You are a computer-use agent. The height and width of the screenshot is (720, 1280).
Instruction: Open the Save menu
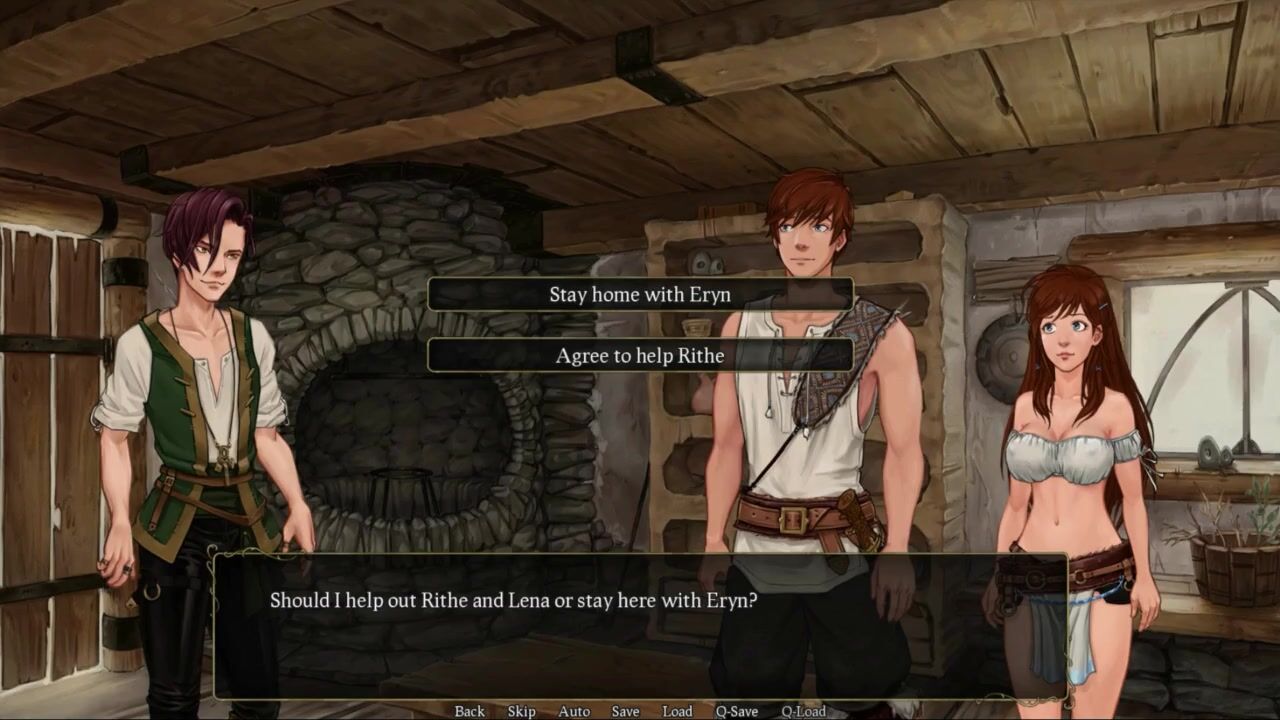click(x=625, y=711)
